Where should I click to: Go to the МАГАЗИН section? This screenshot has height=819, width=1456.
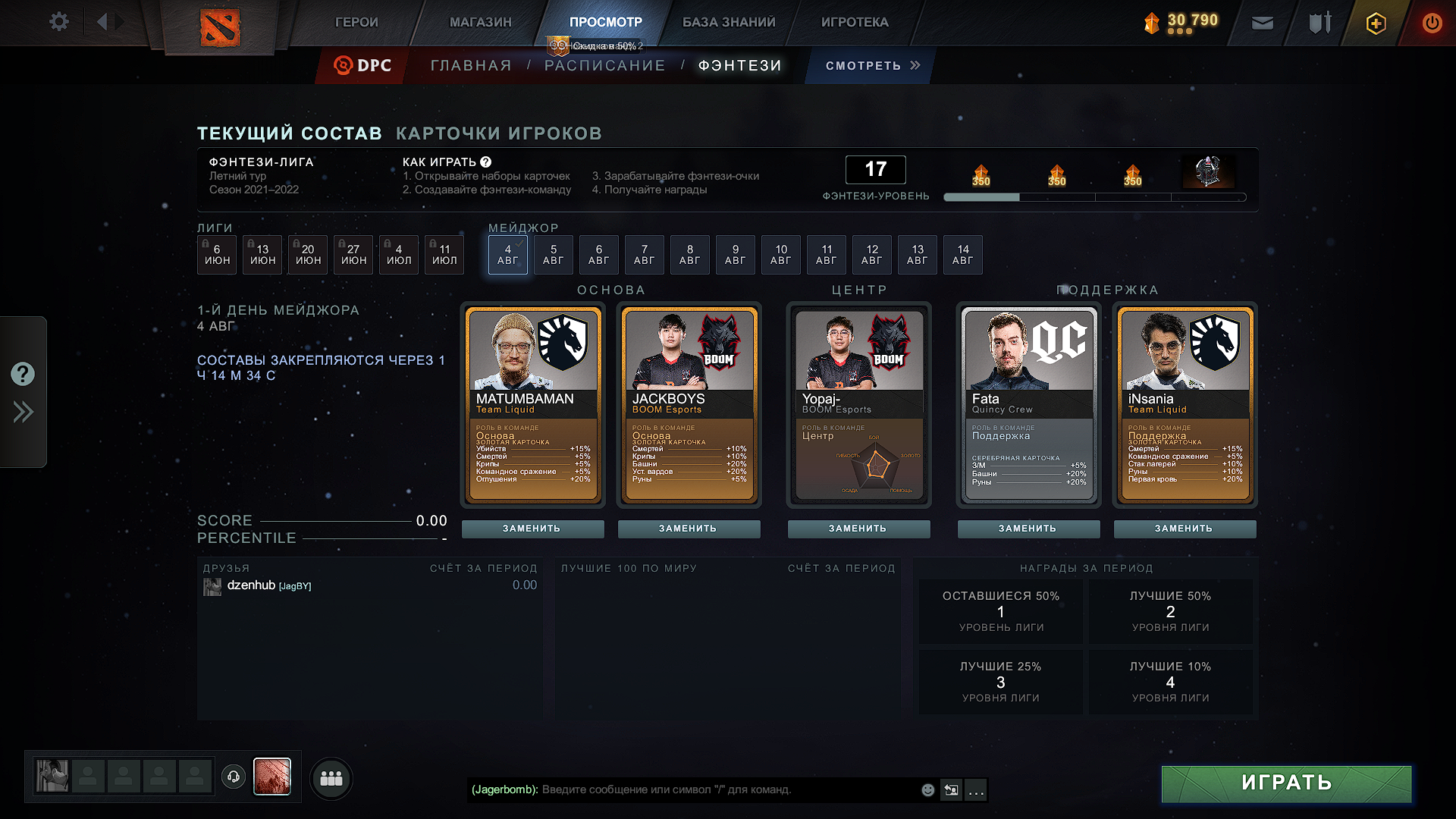[x=480, y=22]
